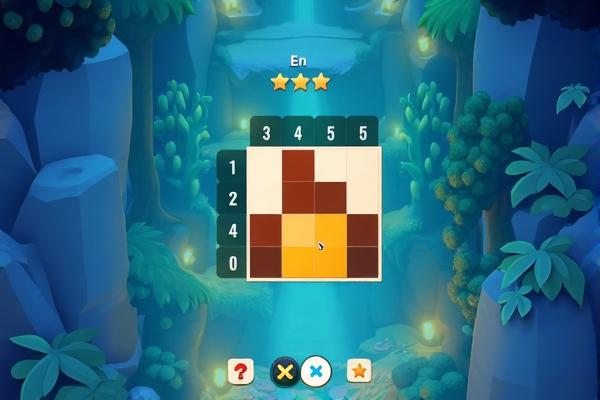The image size is (600, 400).
Task: Choose the brown tile at row 2, column 4
Action: pos(298,197)
